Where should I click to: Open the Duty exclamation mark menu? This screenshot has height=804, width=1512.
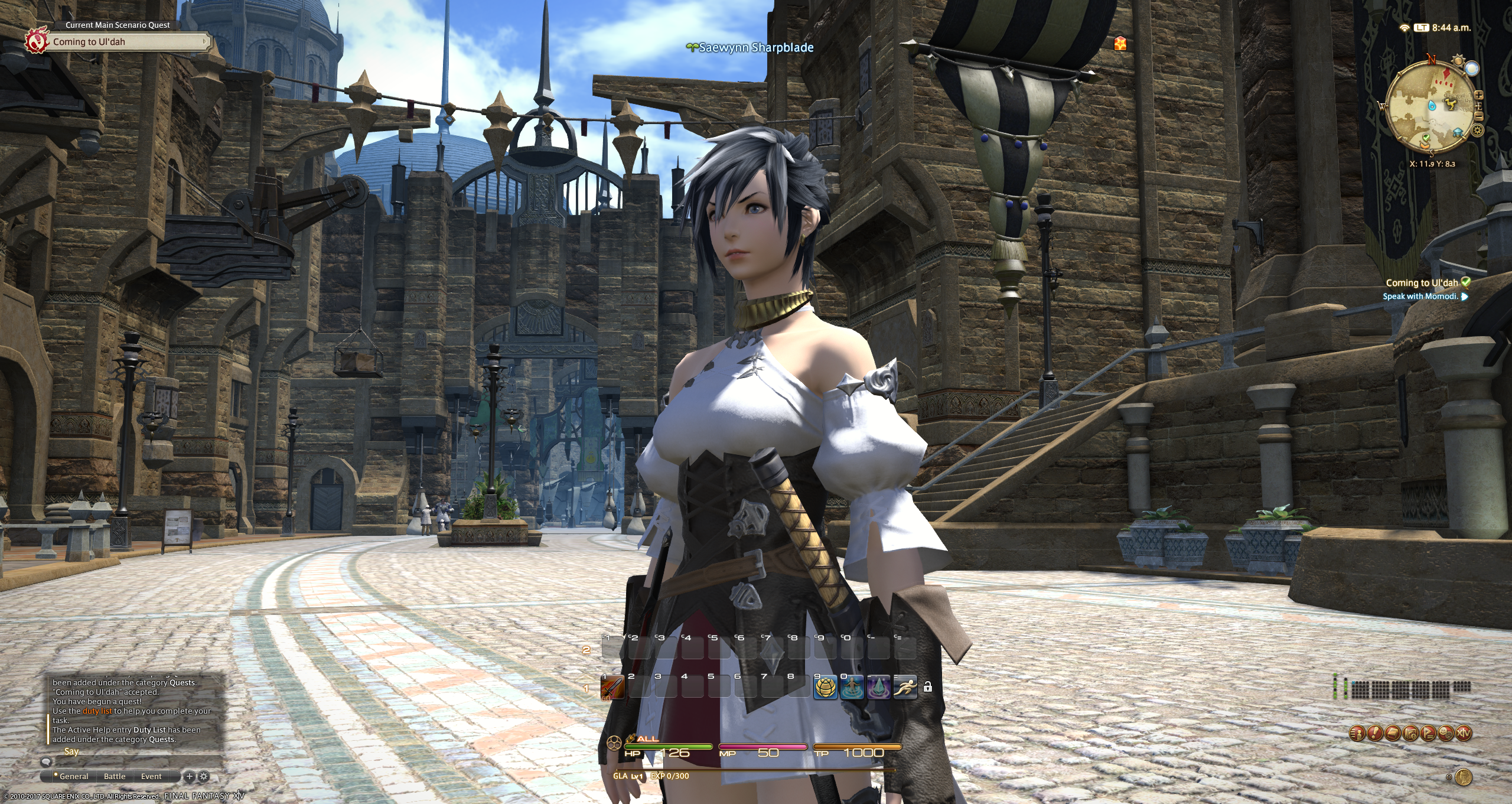1375,733
